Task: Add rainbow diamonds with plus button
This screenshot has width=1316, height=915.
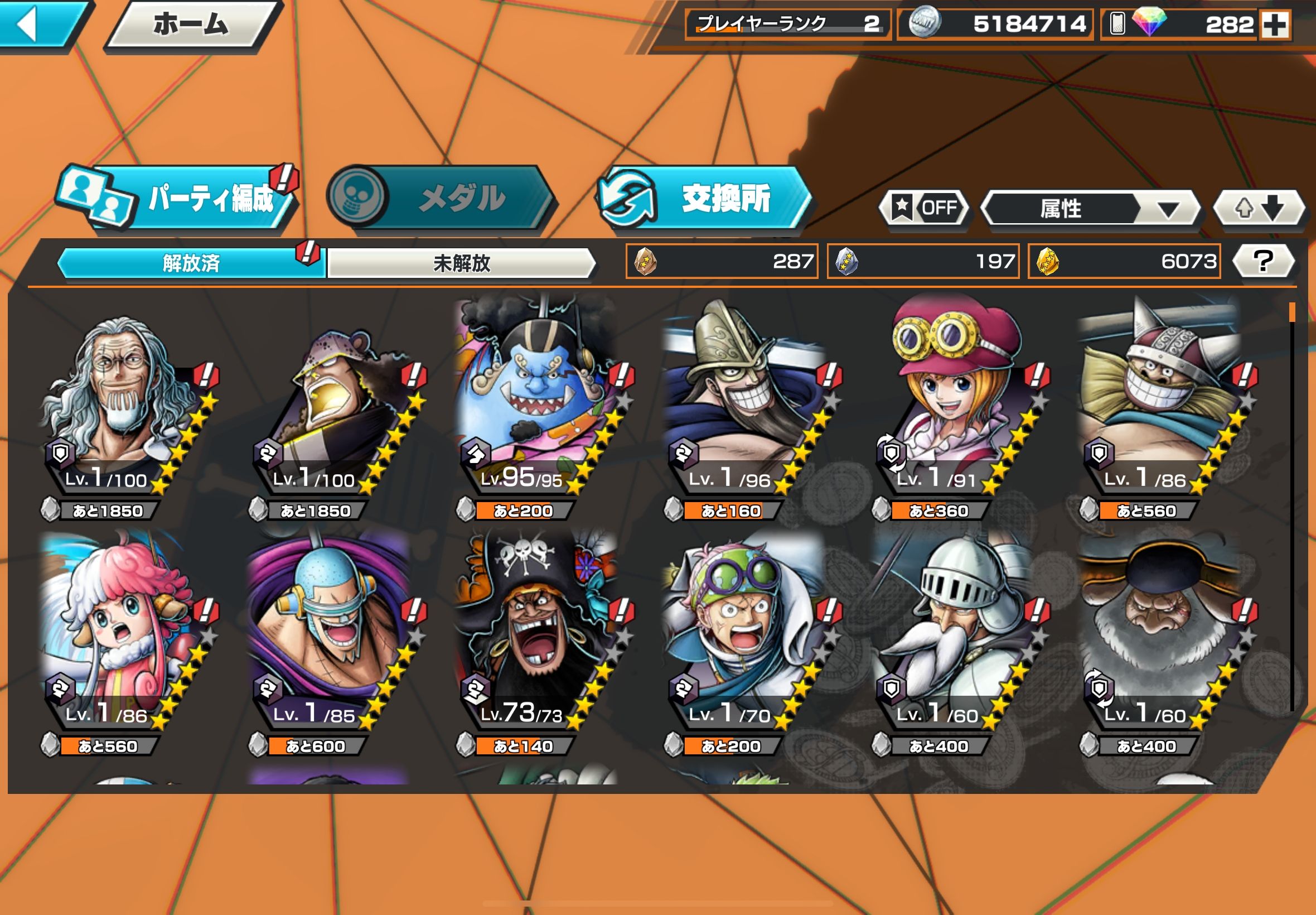Action: point(1275,25)
